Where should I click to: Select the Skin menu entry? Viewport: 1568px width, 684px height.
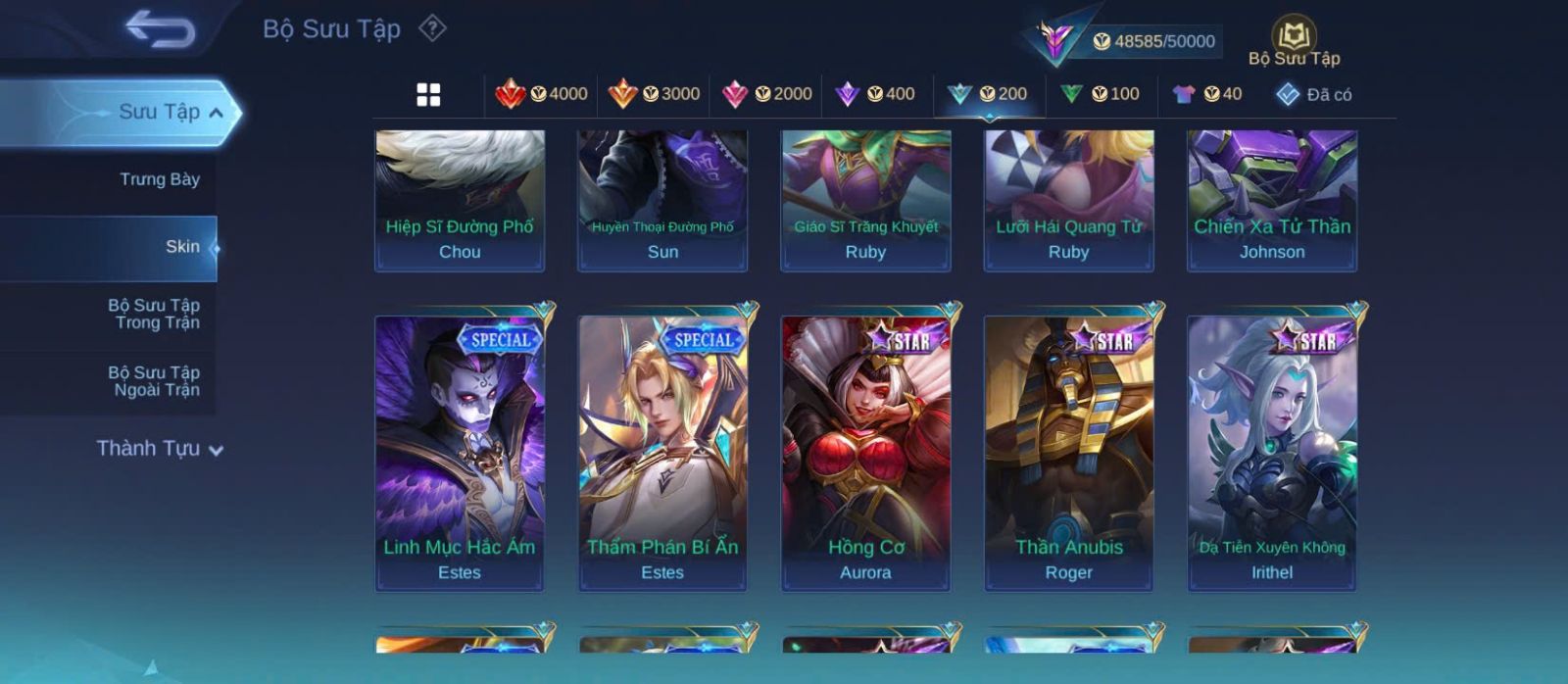[x=182, y=247]
